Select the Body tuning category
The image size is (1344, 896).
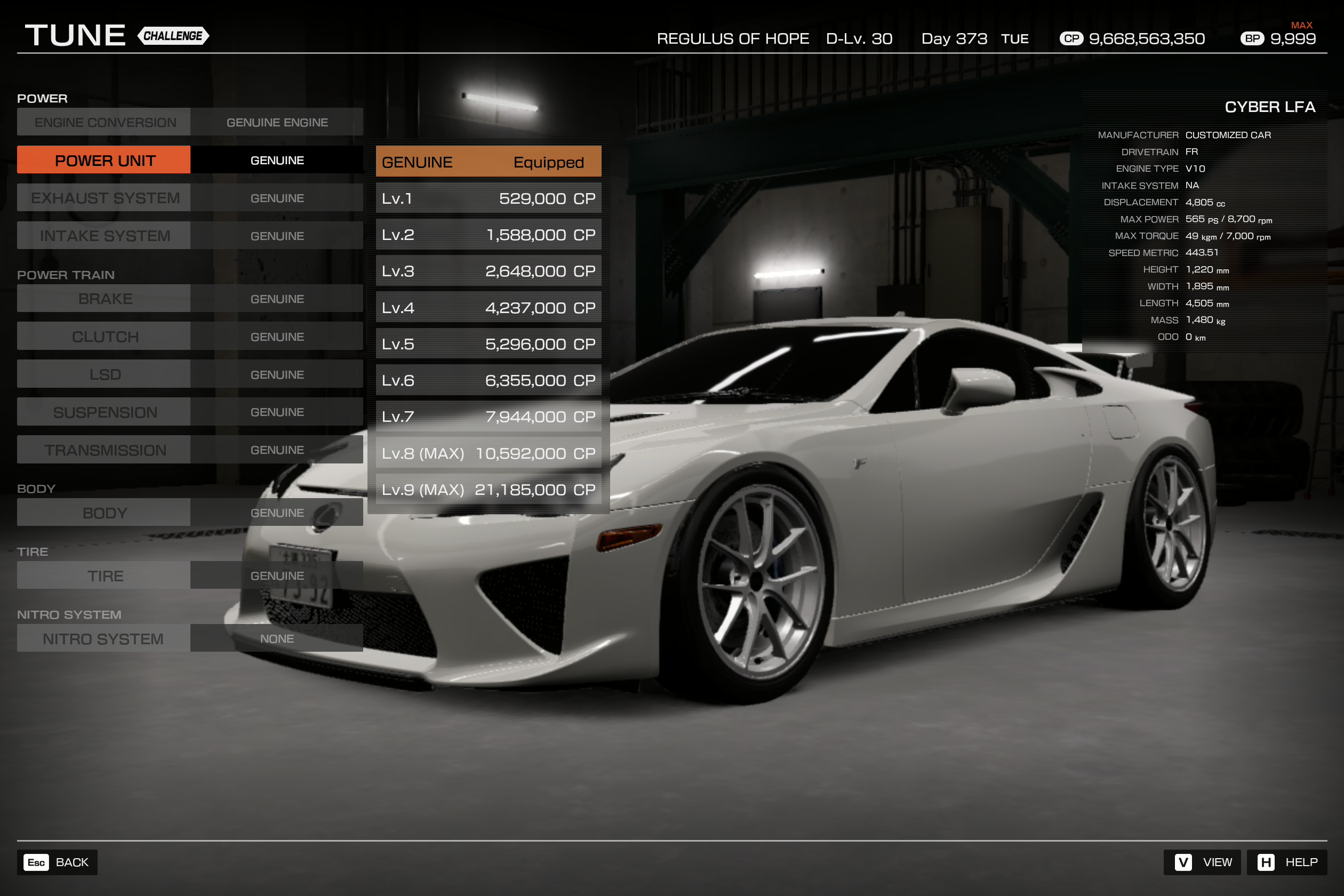[105, 513]
